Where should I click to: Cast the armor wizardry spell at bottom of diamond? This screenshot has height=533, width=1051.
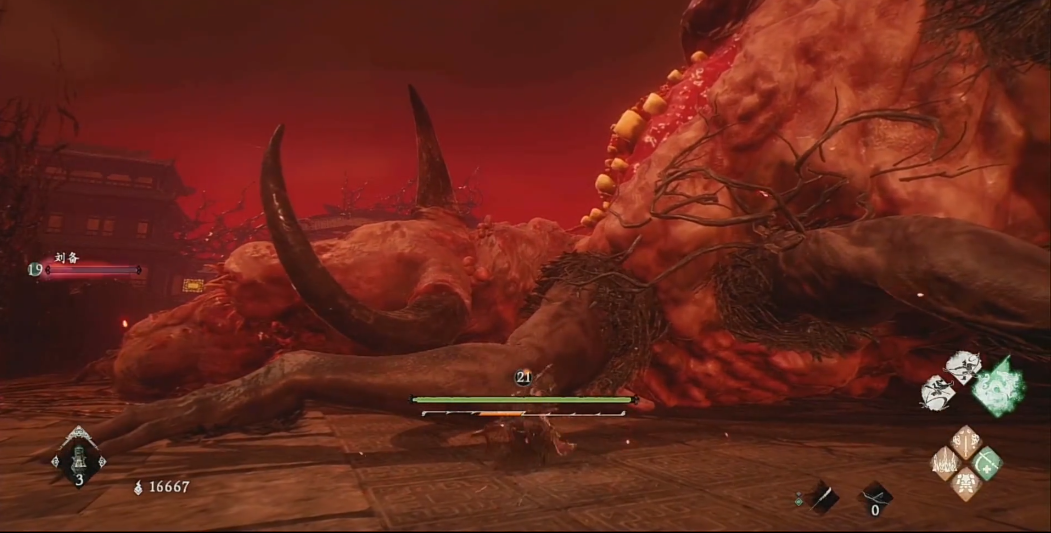[x=966, y=484]
